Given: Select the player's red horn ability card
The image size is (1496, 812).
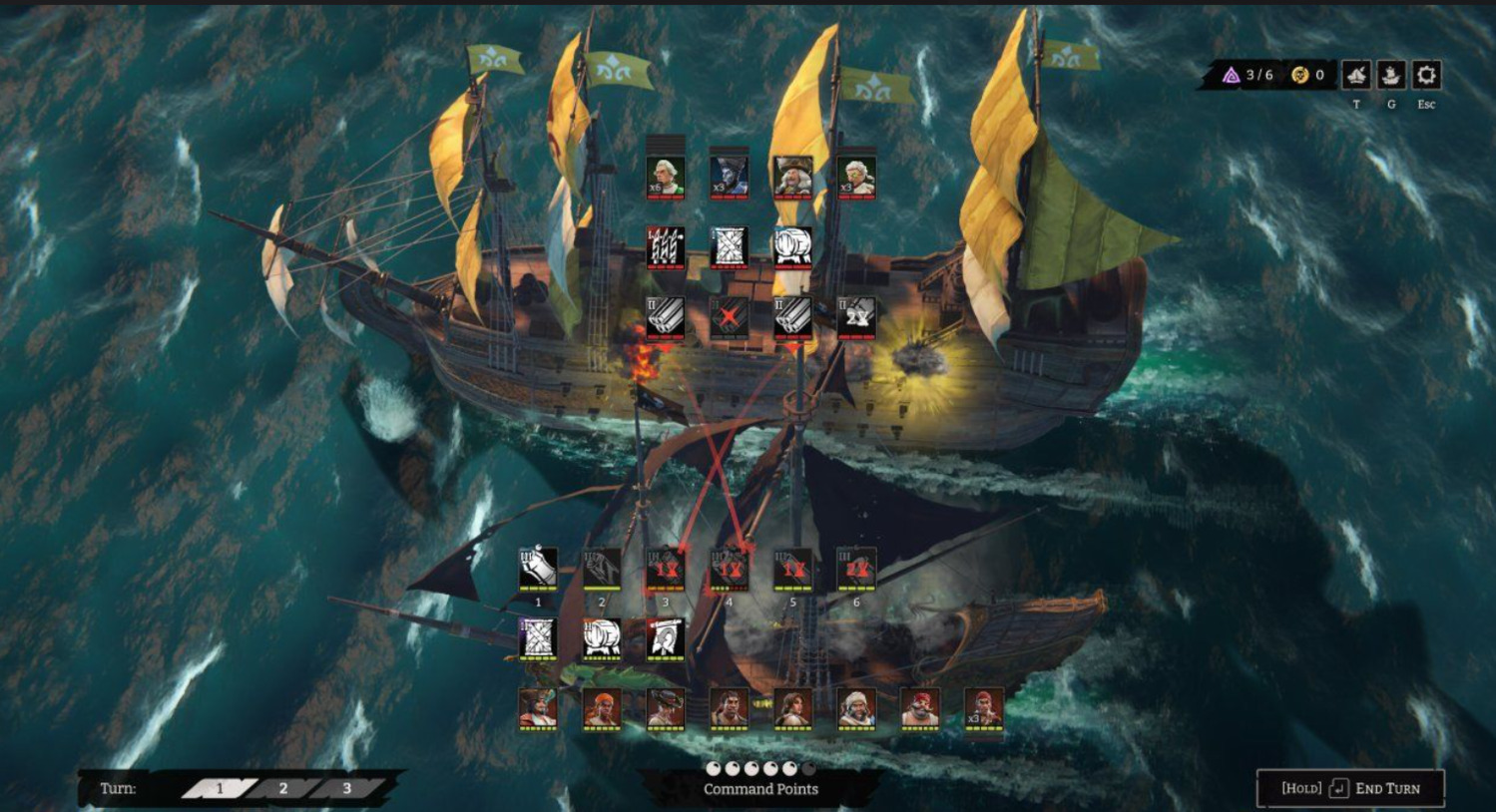Looking at the screenshot, I should point(666,638).
